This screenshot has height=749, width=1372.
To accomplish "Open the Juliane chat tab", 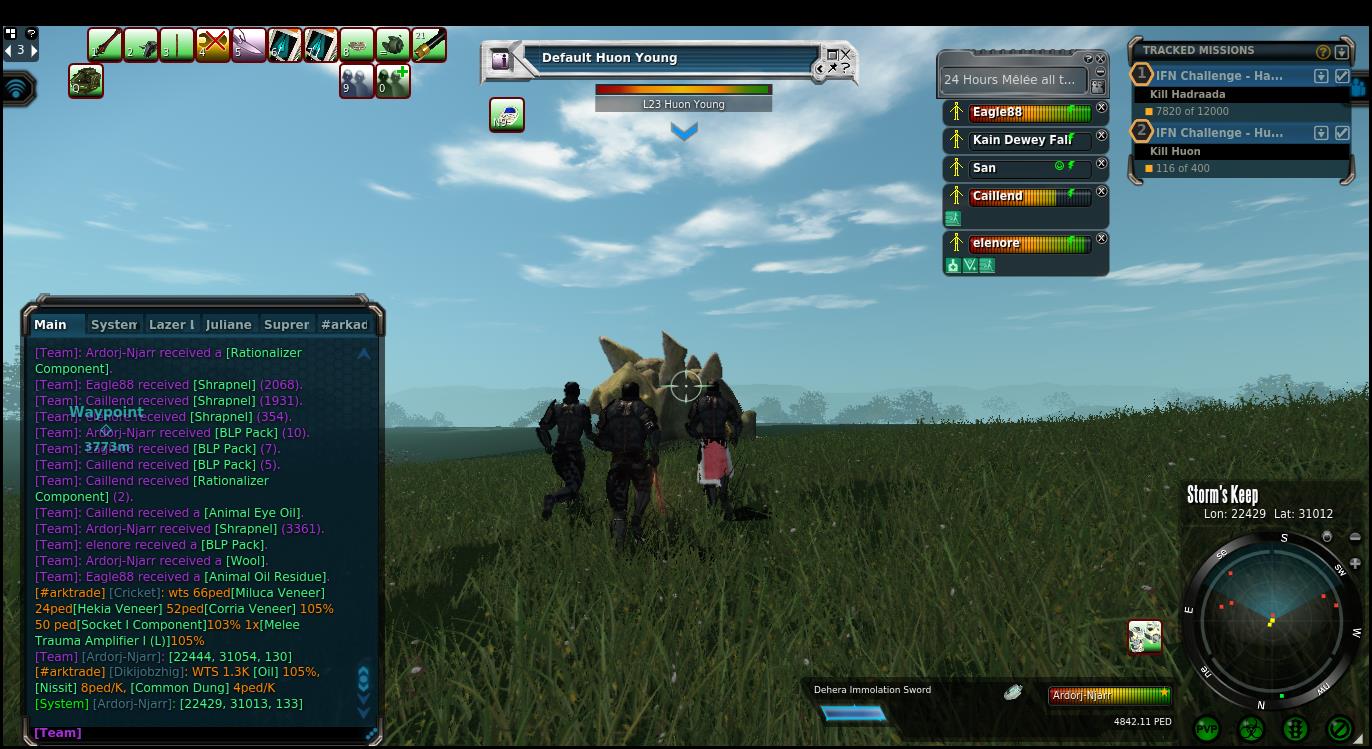I will click(228, 325).
